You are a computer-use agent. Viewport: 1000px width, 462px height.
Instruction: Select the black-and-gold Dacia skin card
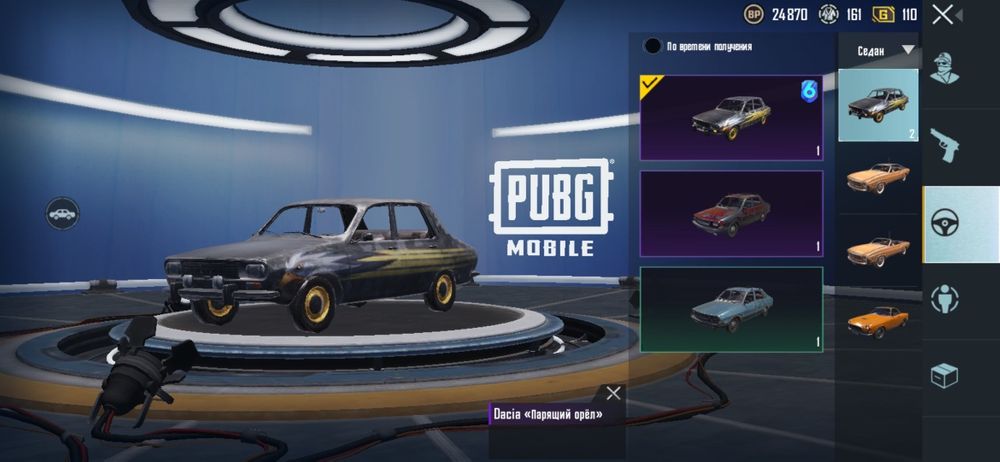[731, 117]
